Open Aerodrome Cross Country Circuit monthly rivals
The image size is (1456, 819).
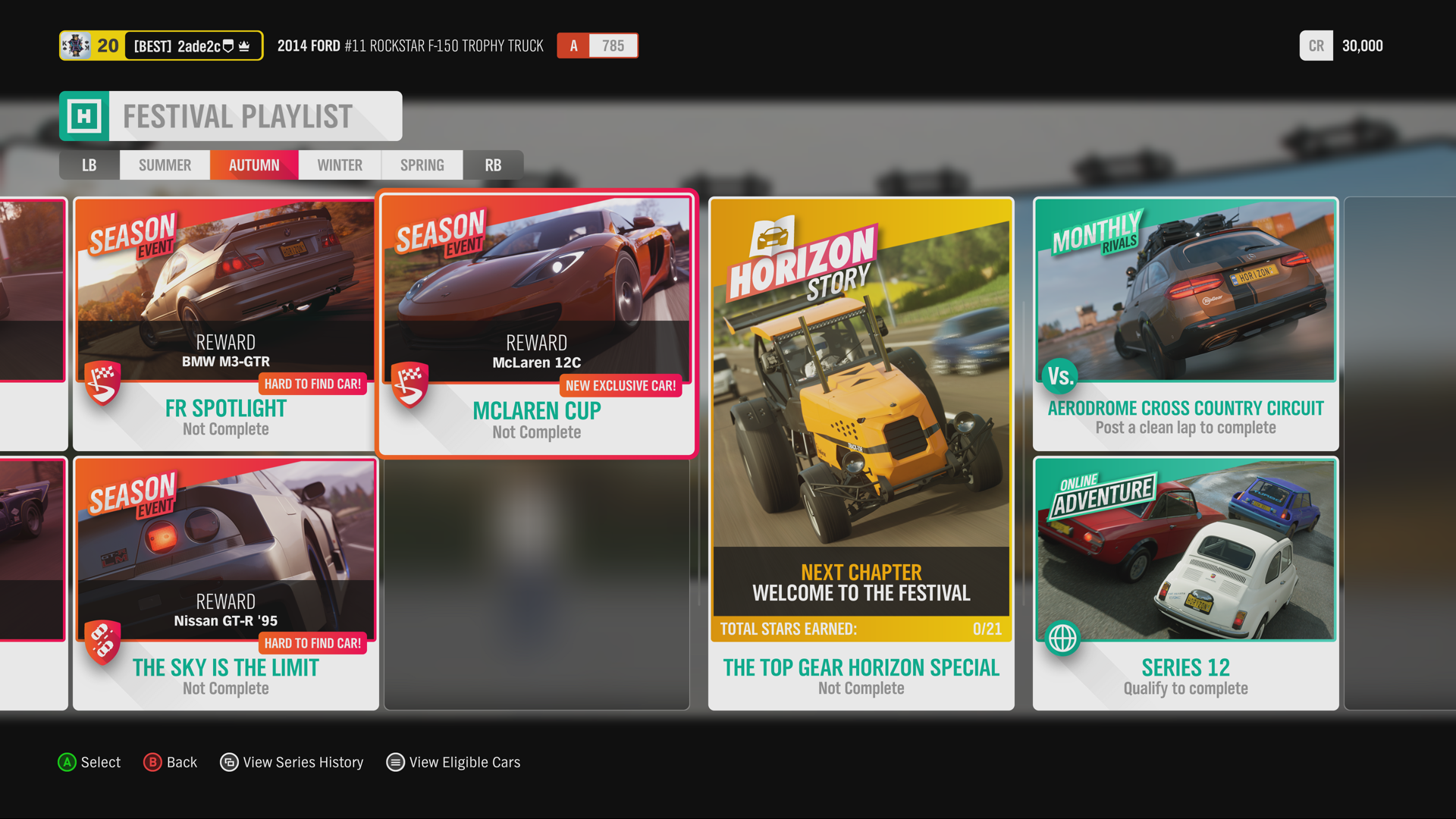[x=1185, y=325]
